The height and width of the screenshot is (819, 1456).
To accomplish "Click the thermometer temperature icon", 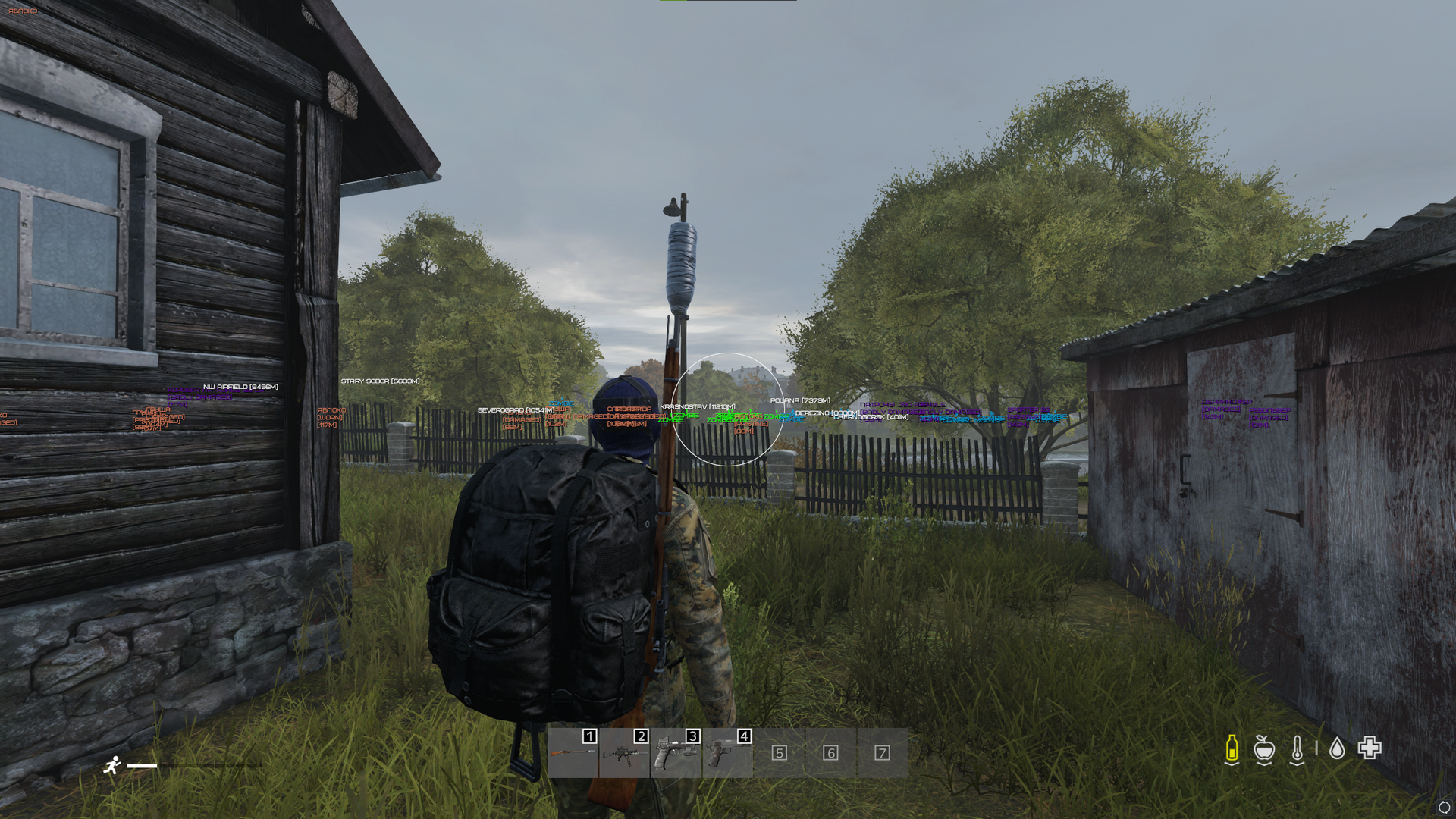I will 1297,748.
